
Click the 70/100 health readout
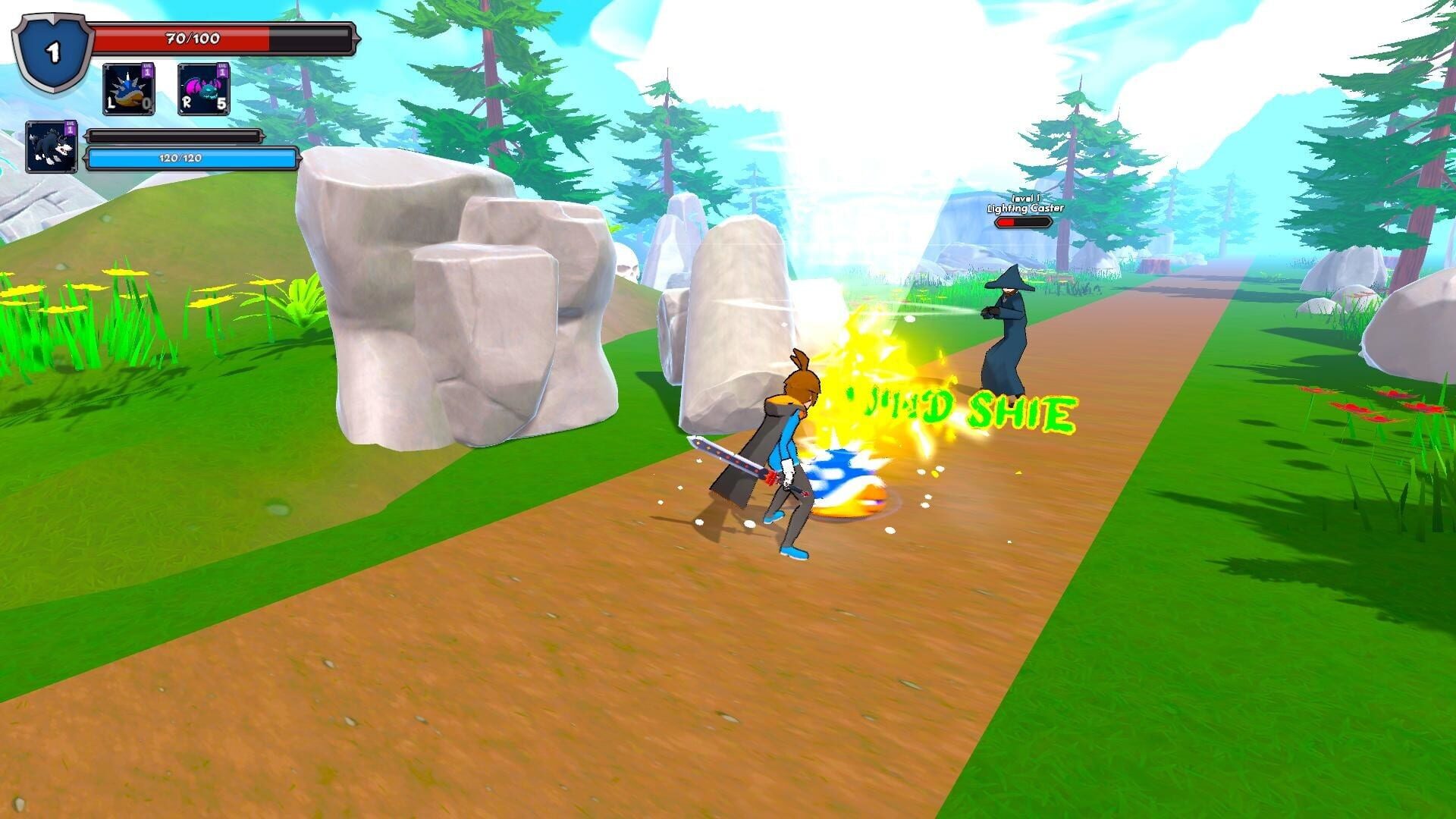[x=191, y=38]
